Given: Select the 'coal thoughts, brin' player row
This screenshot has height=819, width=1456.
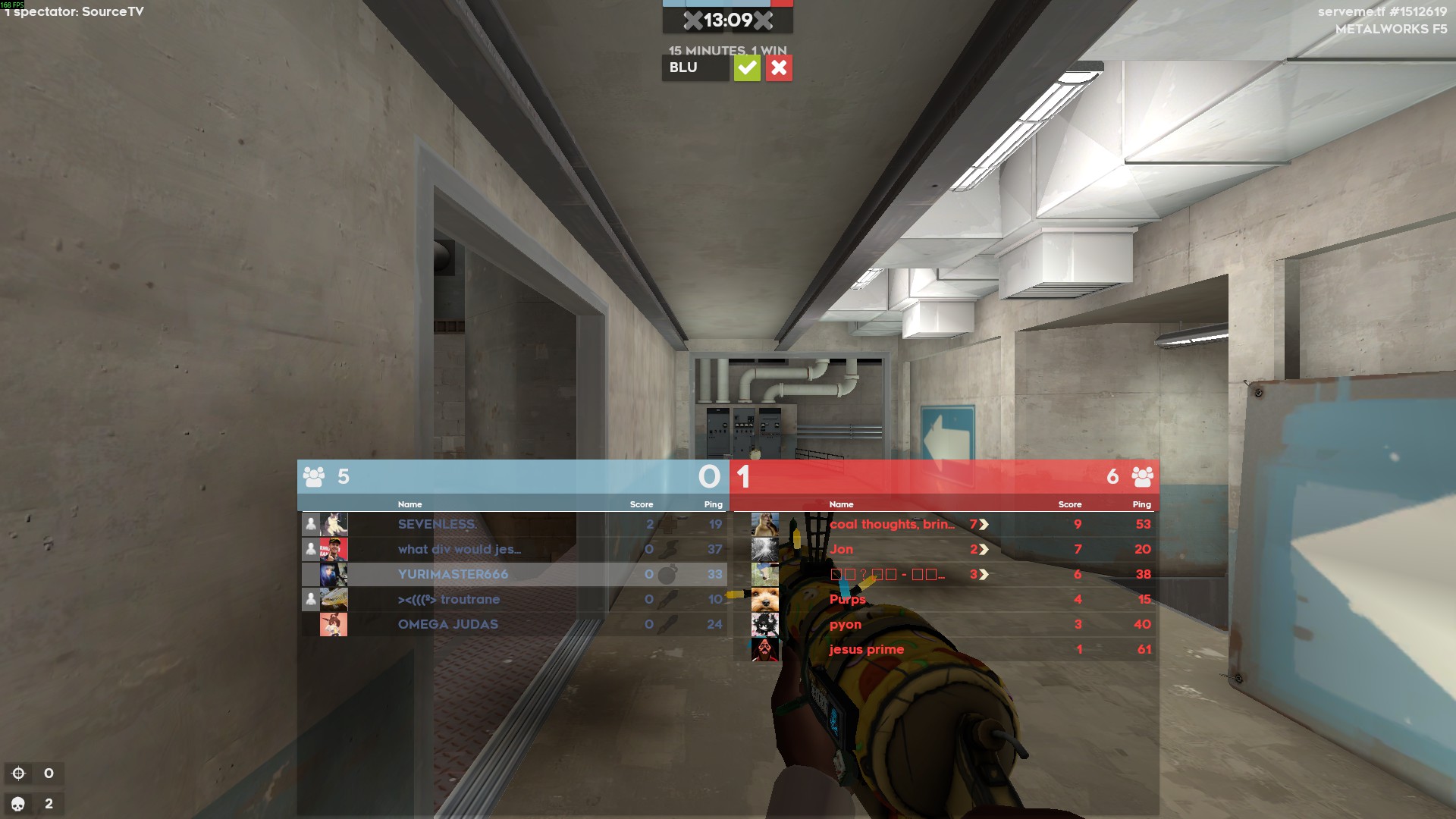Looking at the screenshot, I should [892, 524].
